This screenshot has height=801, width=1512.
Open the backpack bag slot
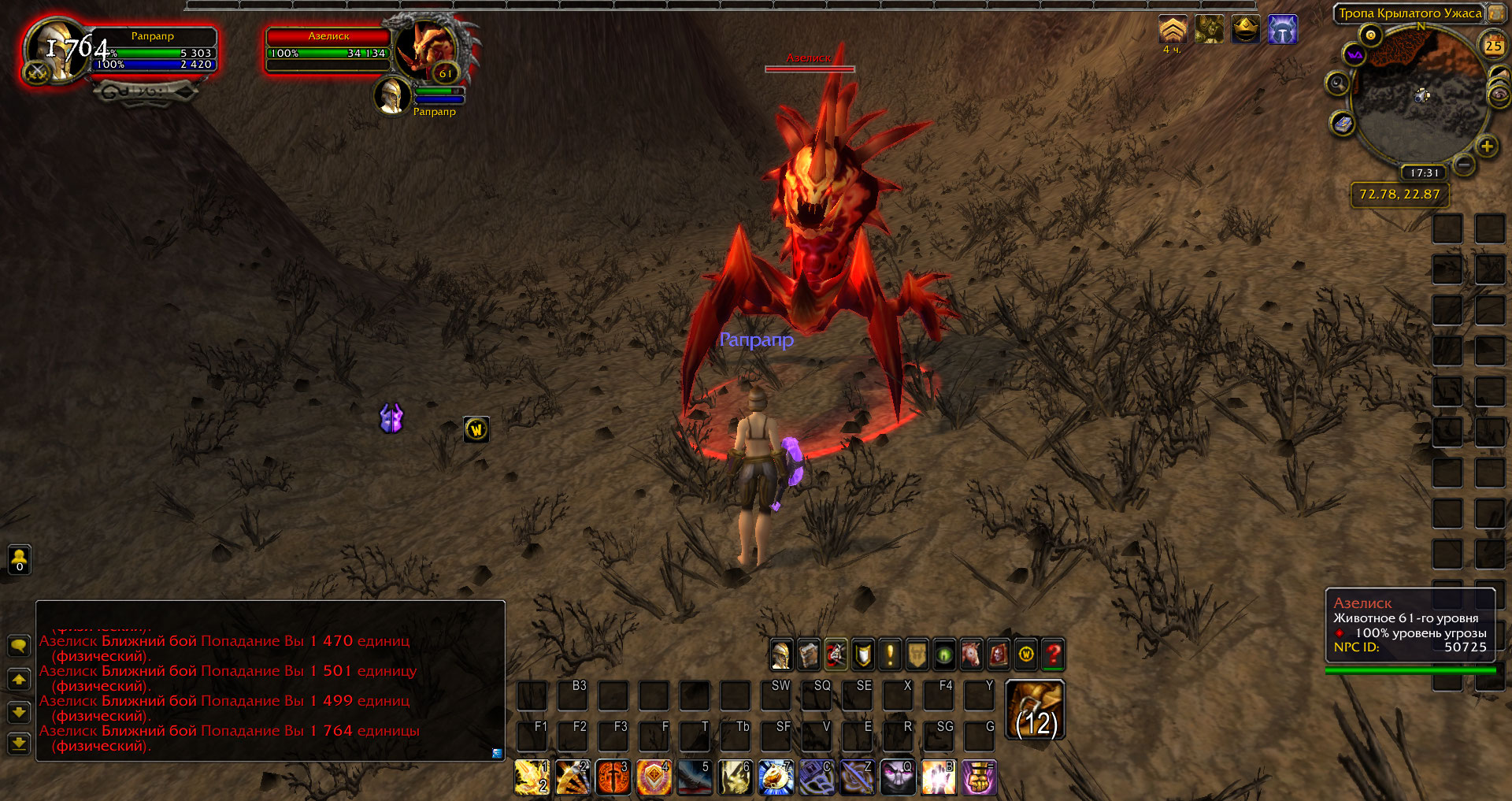pos(1036,710)
